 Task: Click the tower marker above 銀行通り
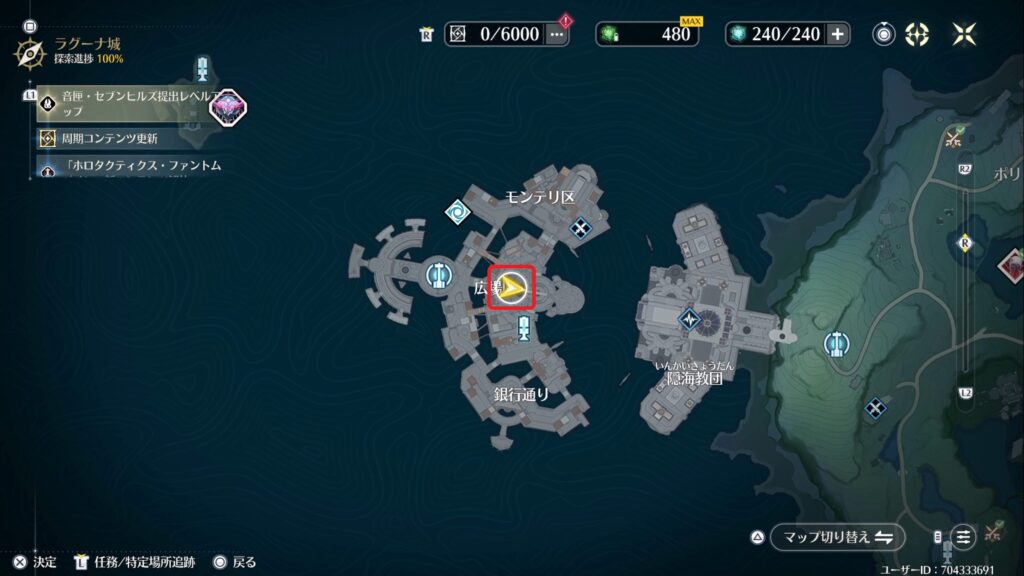coord(523,328)
